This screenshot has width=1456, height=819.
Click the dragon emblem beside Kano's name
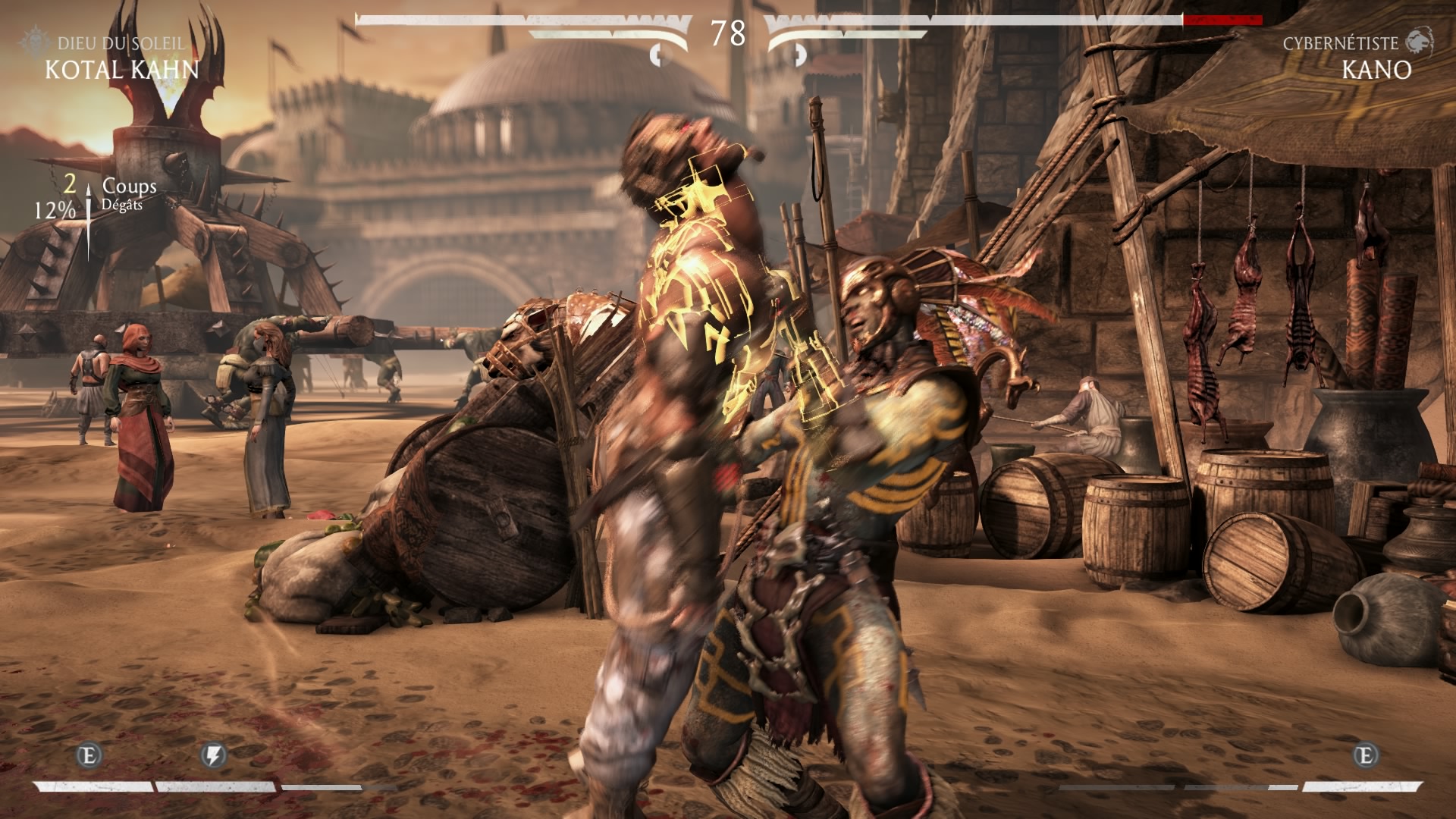tap(1419, 42)
